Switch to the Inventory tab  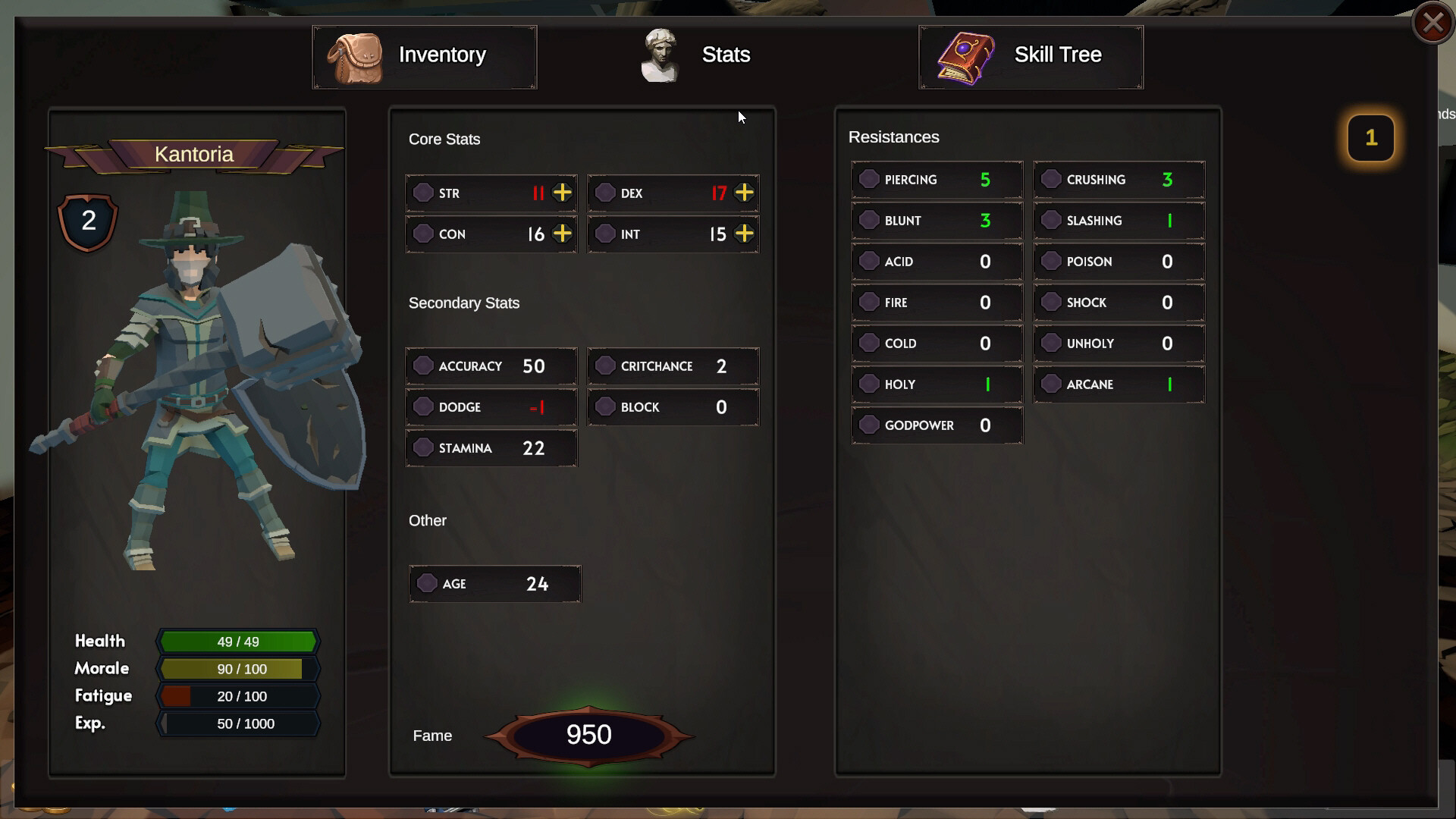coord(424,55)
